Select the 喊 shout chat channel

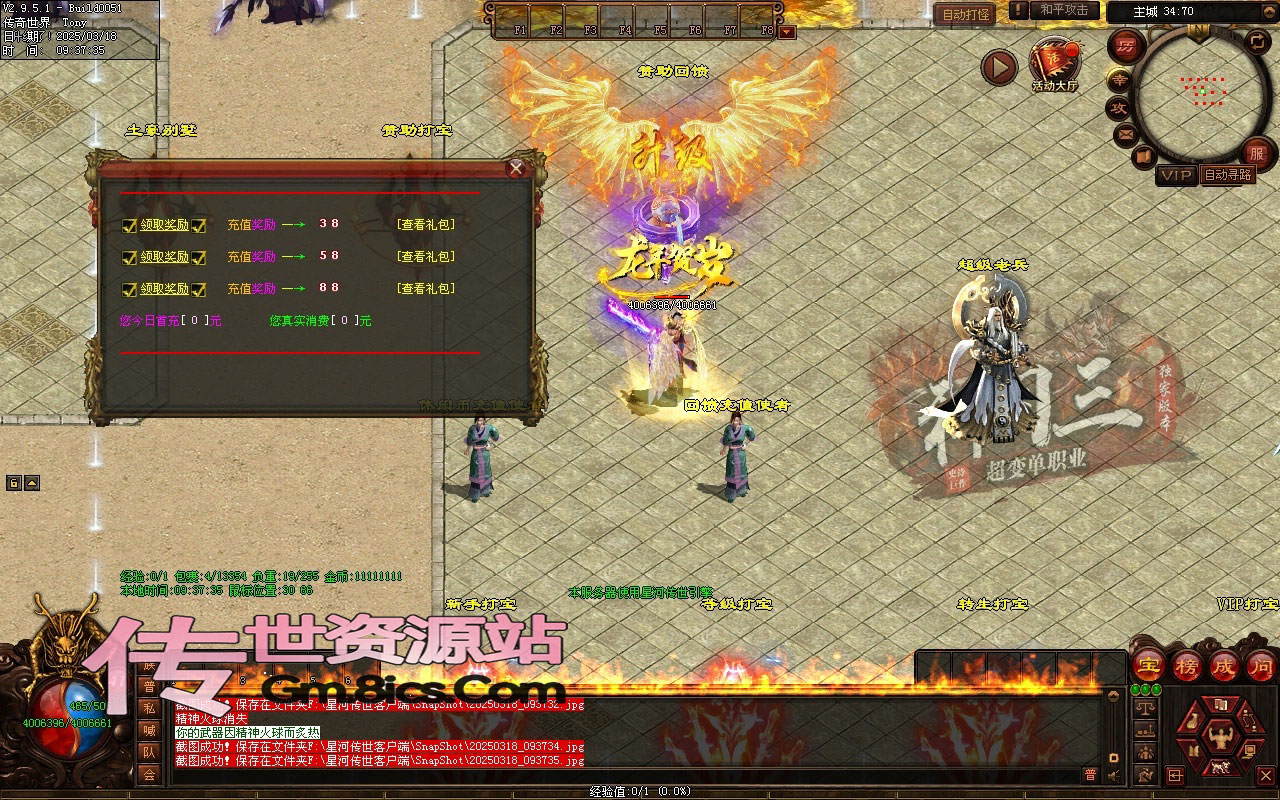coord(149,730)
